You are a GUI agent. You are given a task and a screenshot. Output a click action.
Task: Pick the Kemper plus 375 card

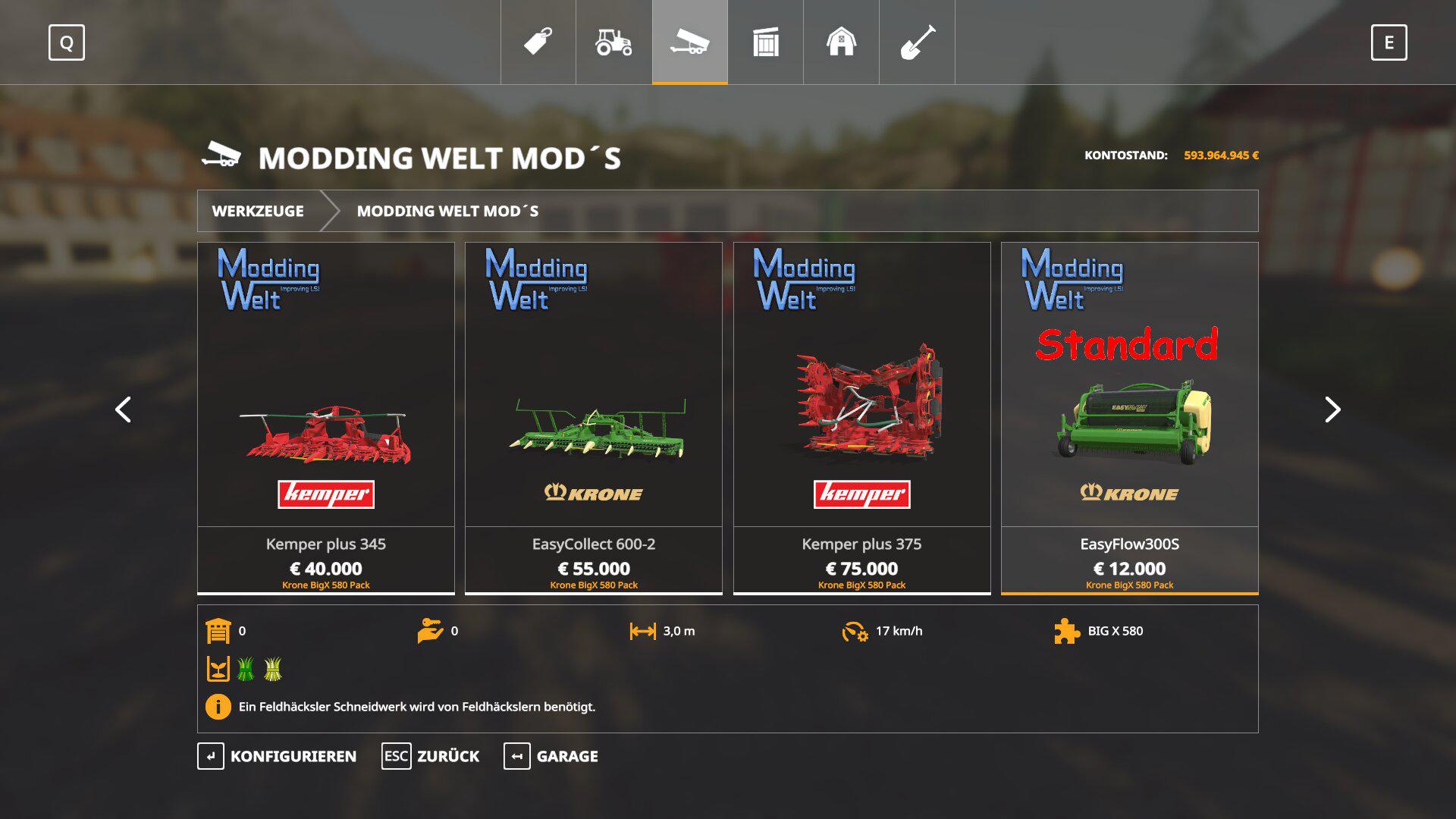coord(861,418)
